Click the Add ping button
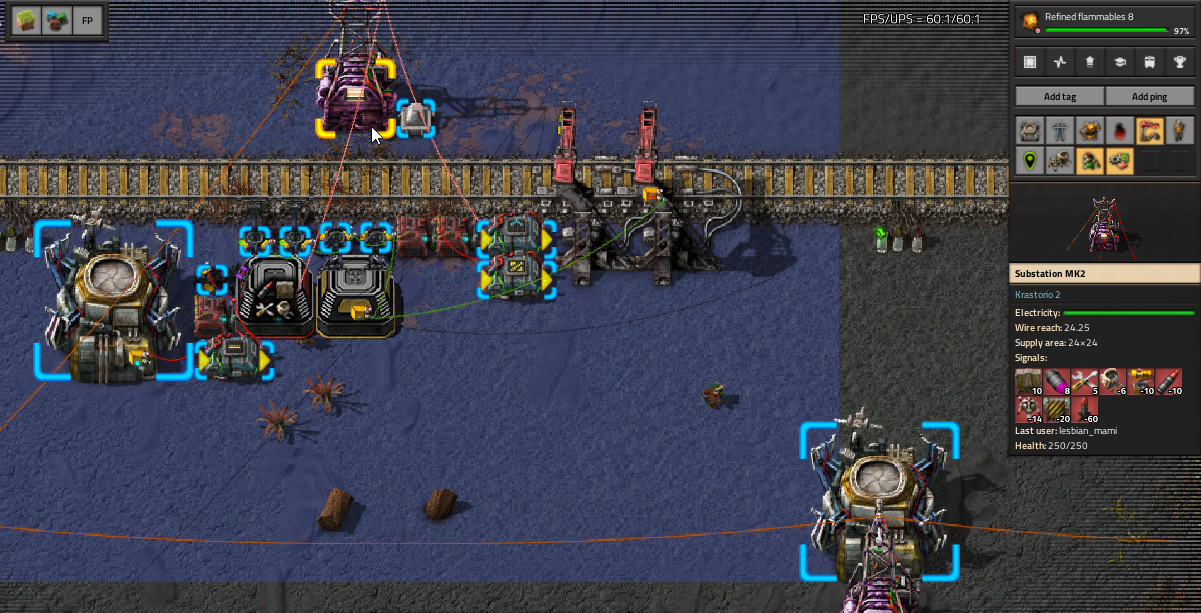The height and width of the screenshot is (613, 1201). (x=1149, y=96)
